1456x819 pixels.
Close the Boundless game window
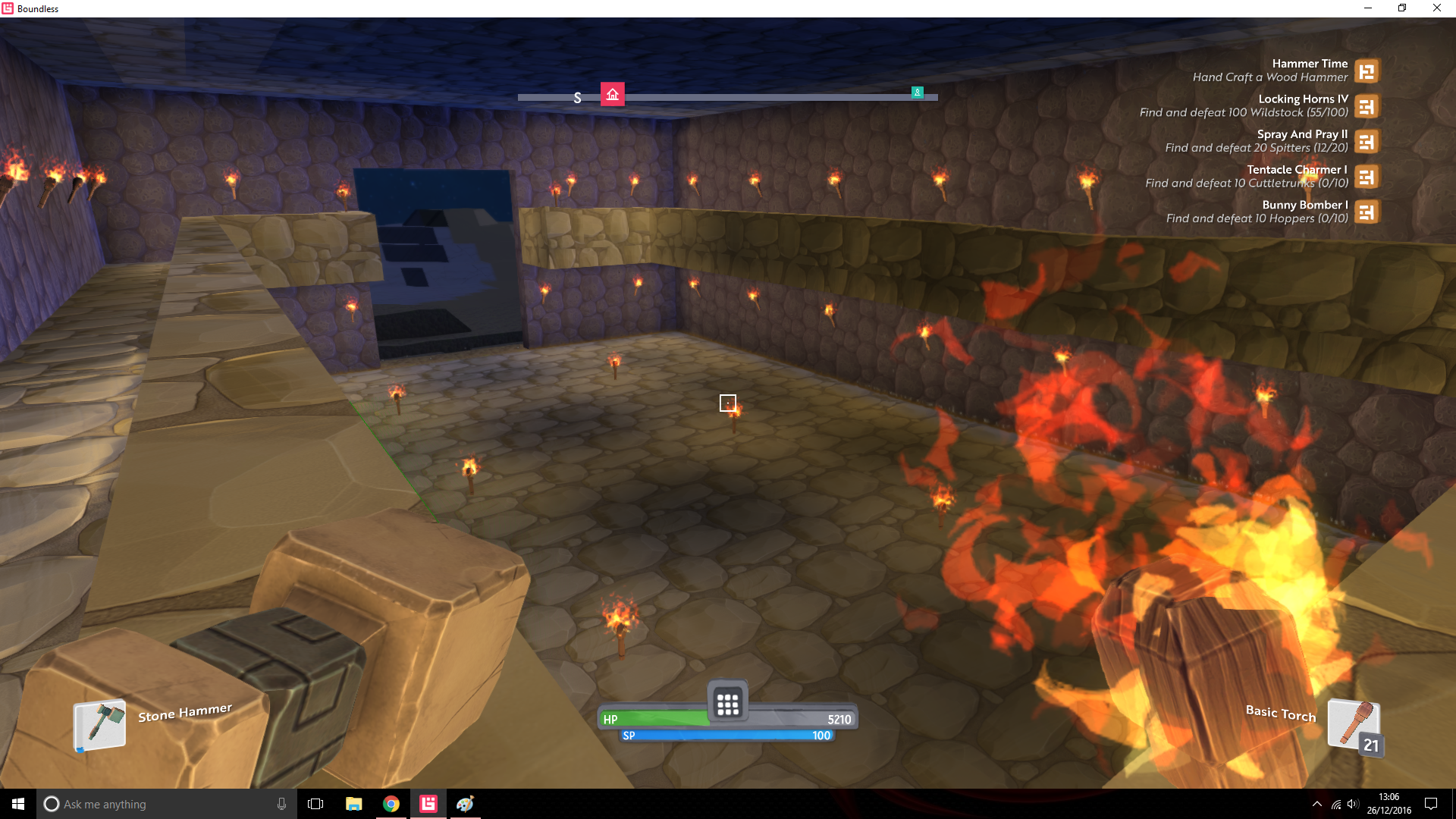point(1436,8)
